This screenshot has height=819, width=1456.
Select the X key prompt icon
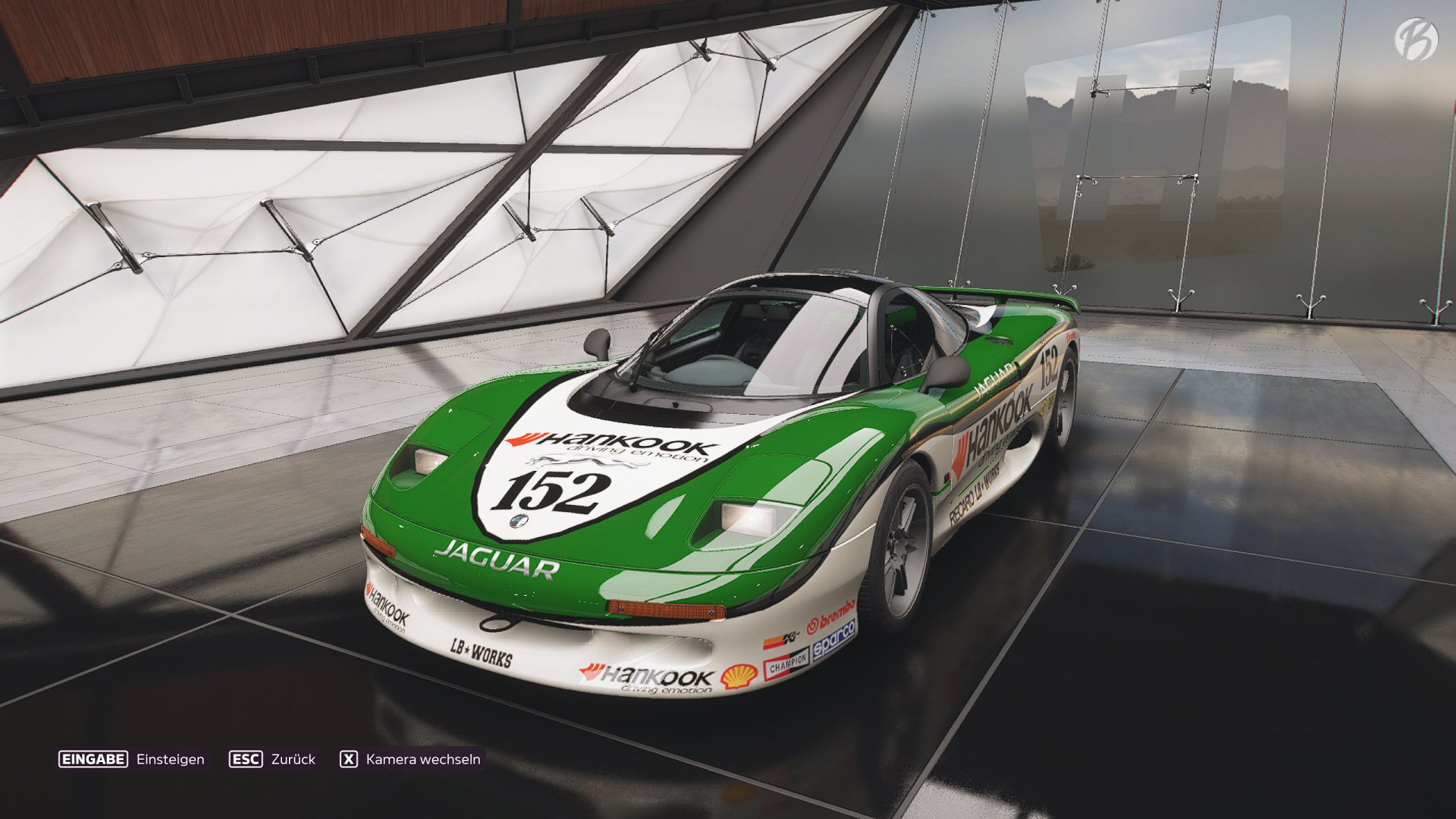348,758
